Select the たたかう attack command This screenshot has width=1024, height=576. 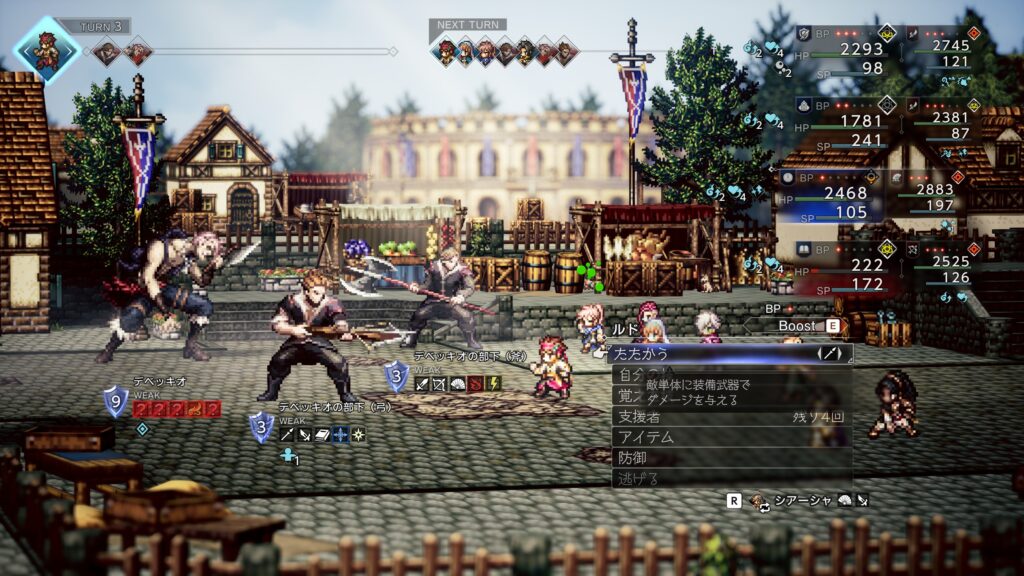click(x=700, y=353)
